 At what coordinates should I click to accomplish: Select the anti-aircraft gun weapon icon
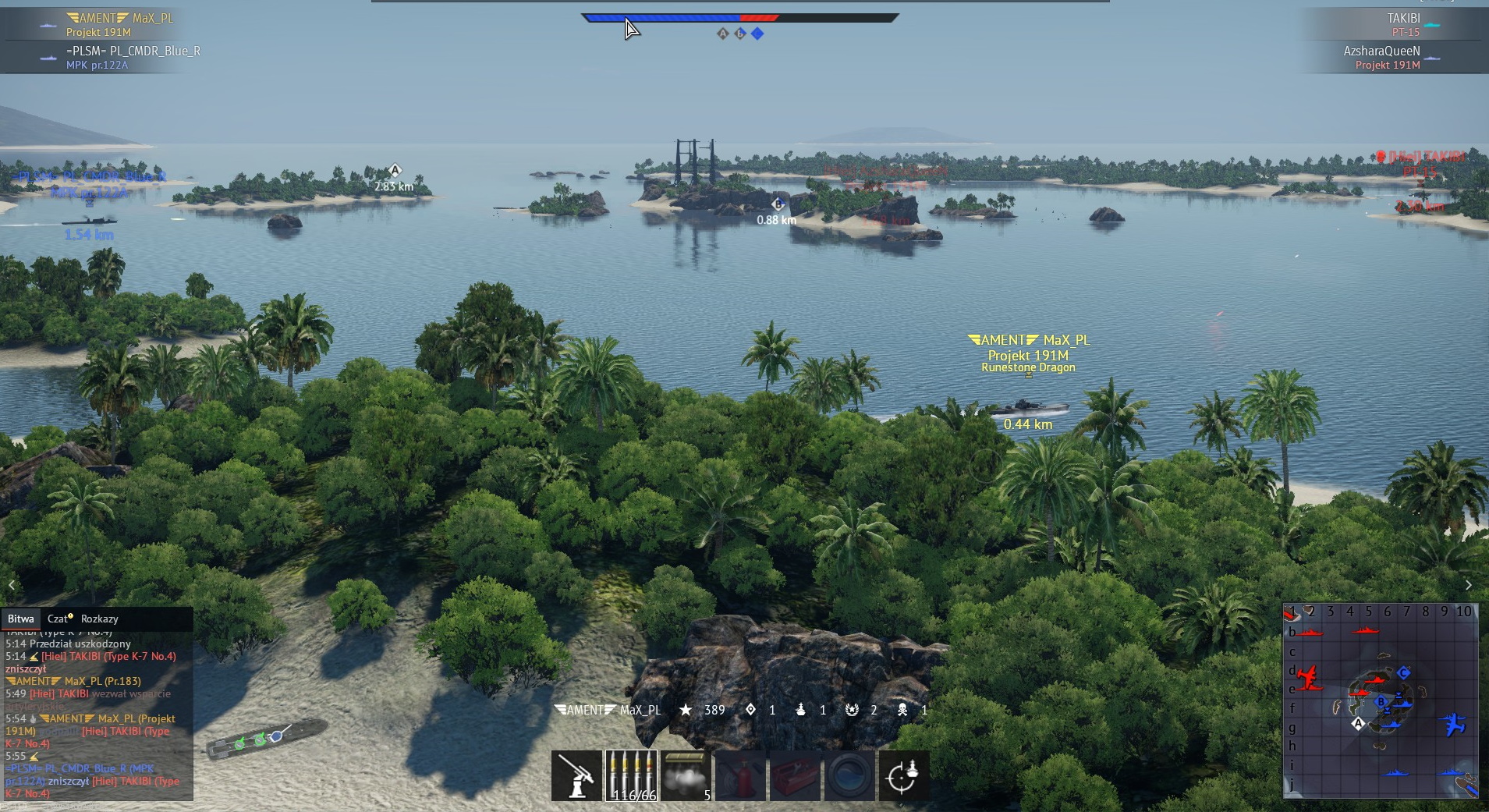point(576,776)
